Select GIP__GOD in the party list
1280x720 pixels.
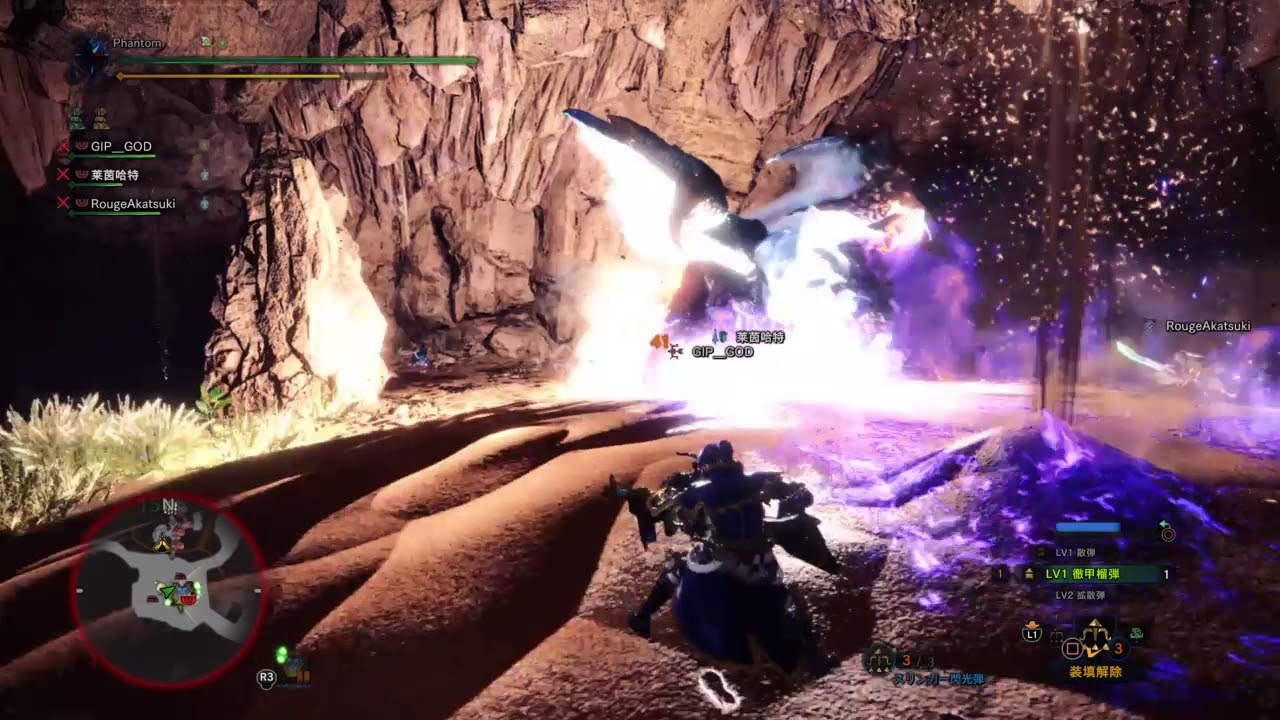tap(121, 147)
